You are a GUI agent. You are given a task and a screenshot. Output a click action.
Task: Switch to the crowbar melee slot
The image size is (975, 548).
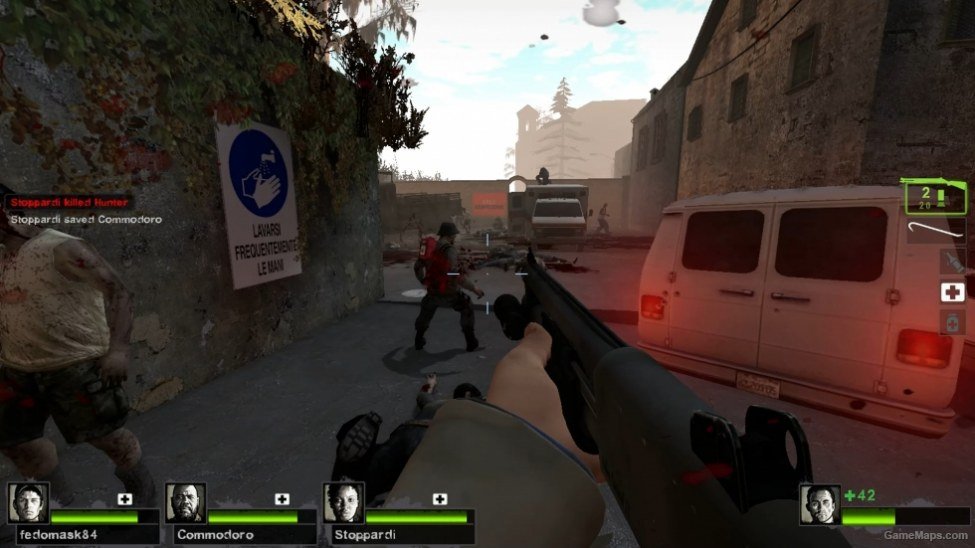[938, 233]
